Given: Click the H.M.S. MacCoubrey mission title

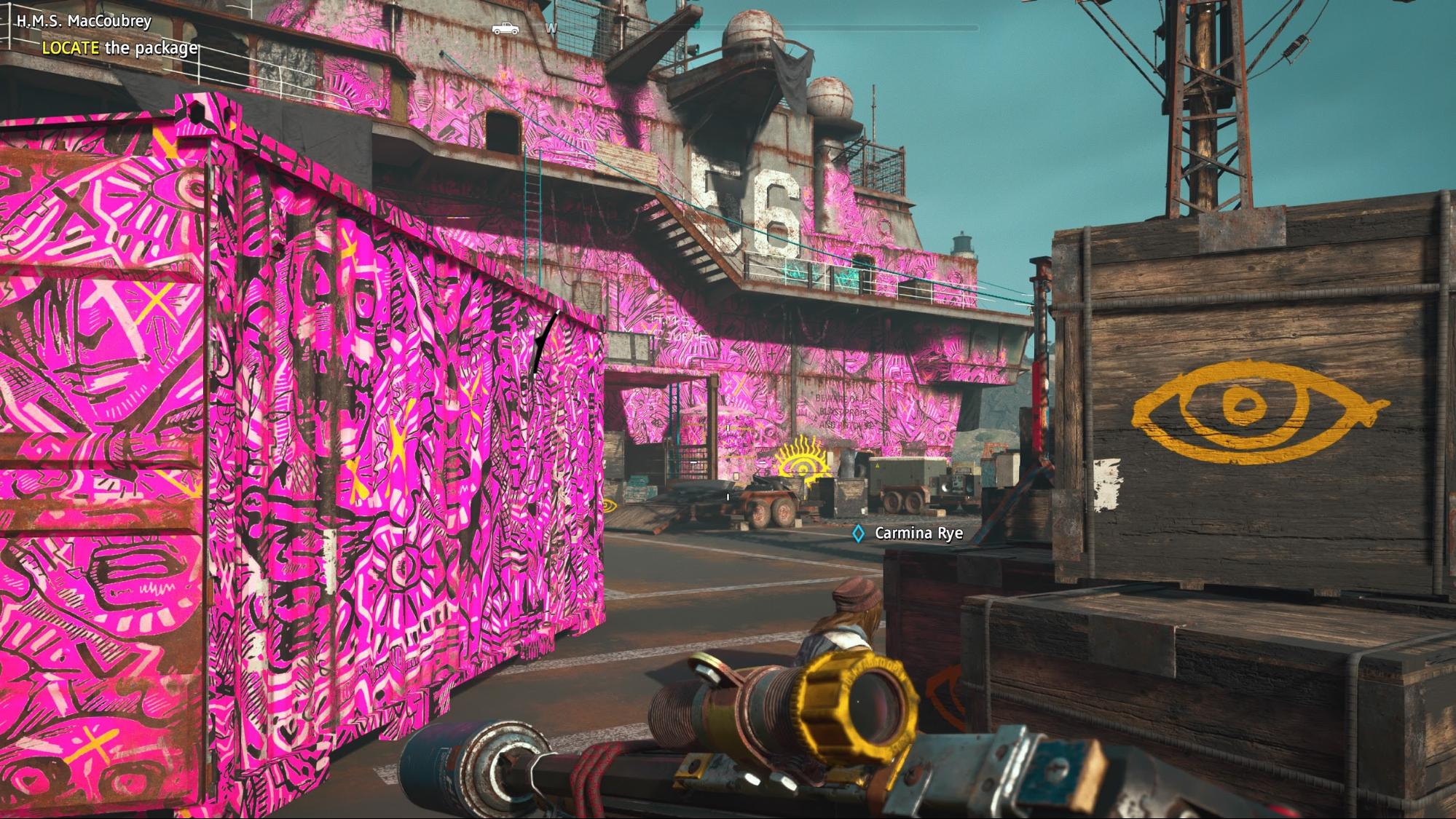Looking at the screenshot, I should (x=84, y=20).
